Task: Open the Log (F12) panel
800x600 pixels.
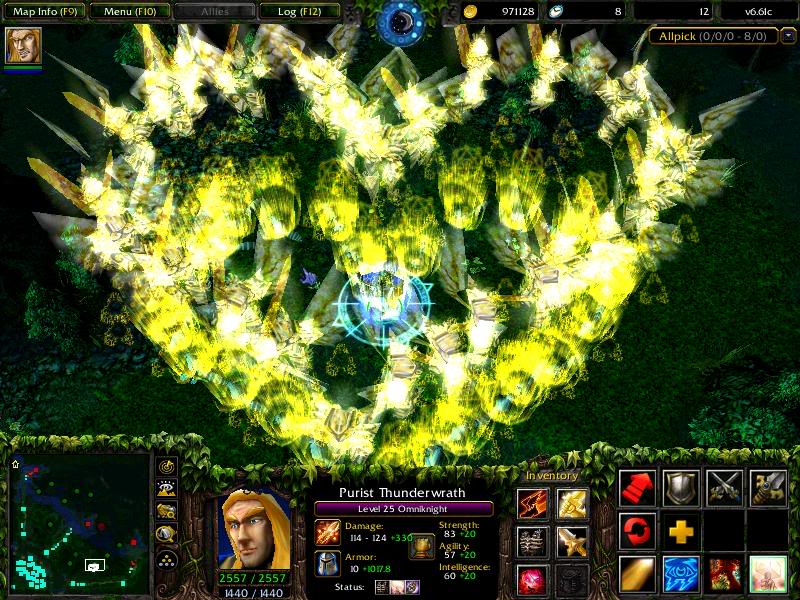Action: point(298,12)
